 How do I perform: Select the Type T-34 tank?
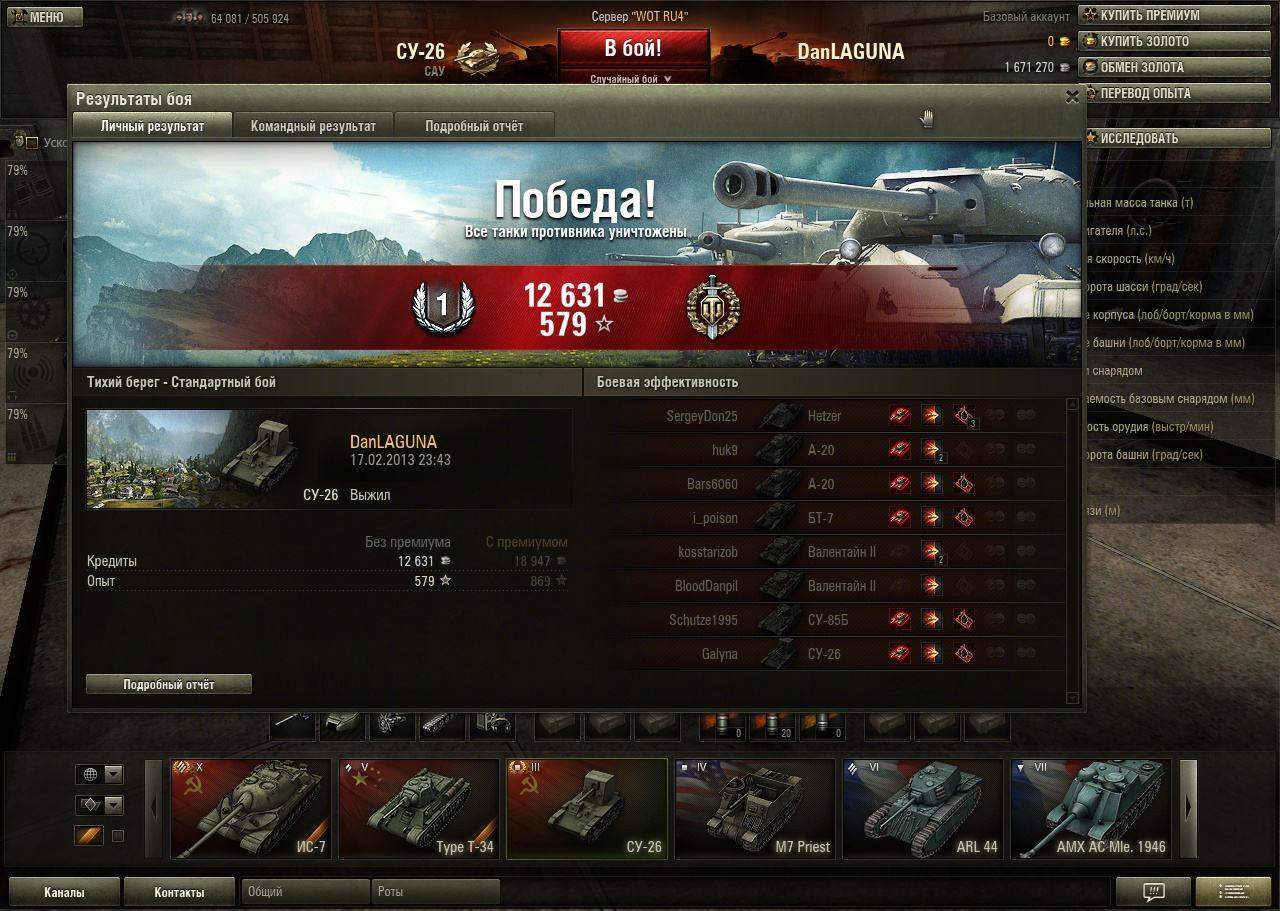click(418, 808)
